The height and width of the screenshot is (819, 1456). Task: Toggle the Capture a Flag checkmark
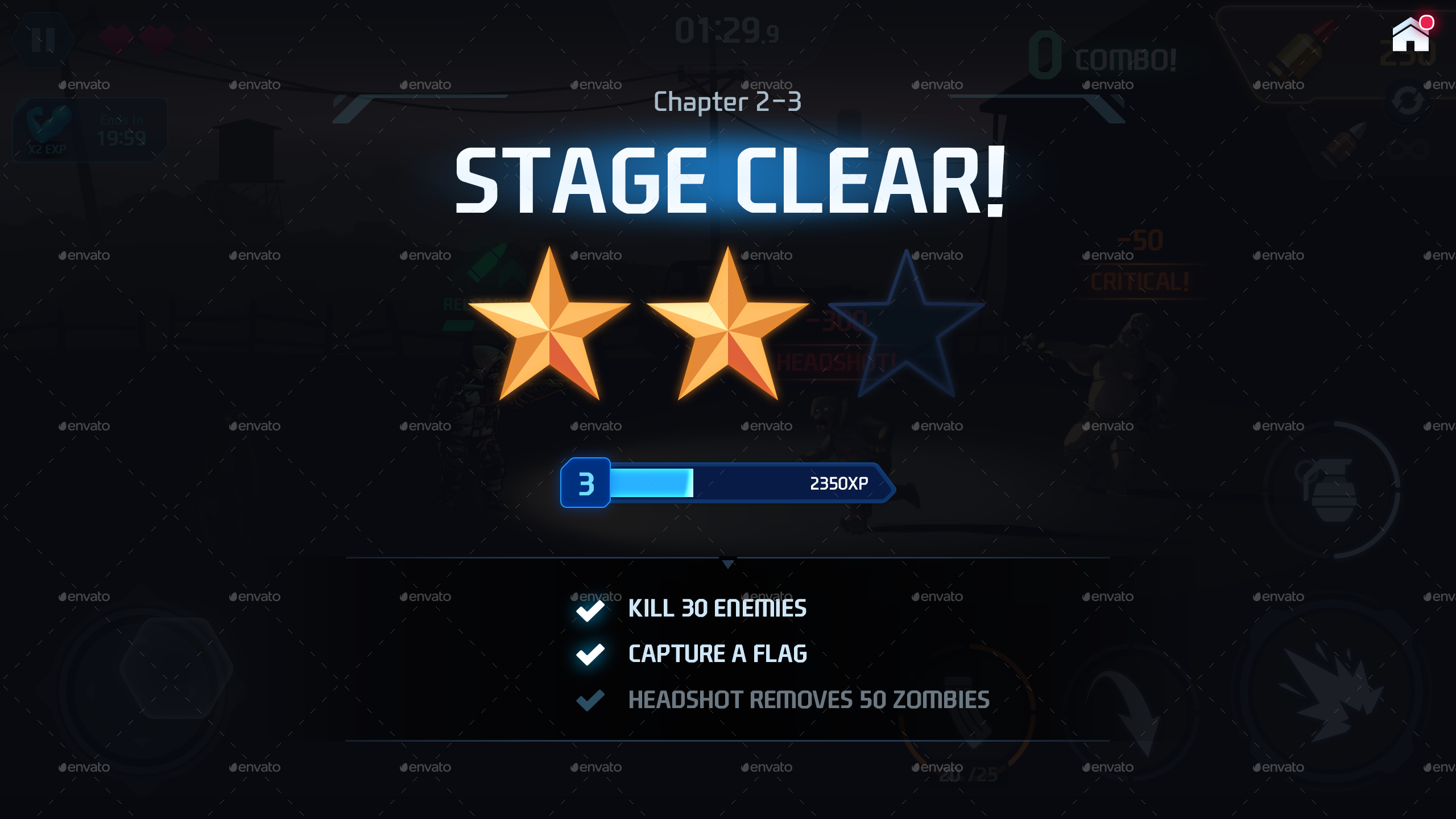[590, 655]
